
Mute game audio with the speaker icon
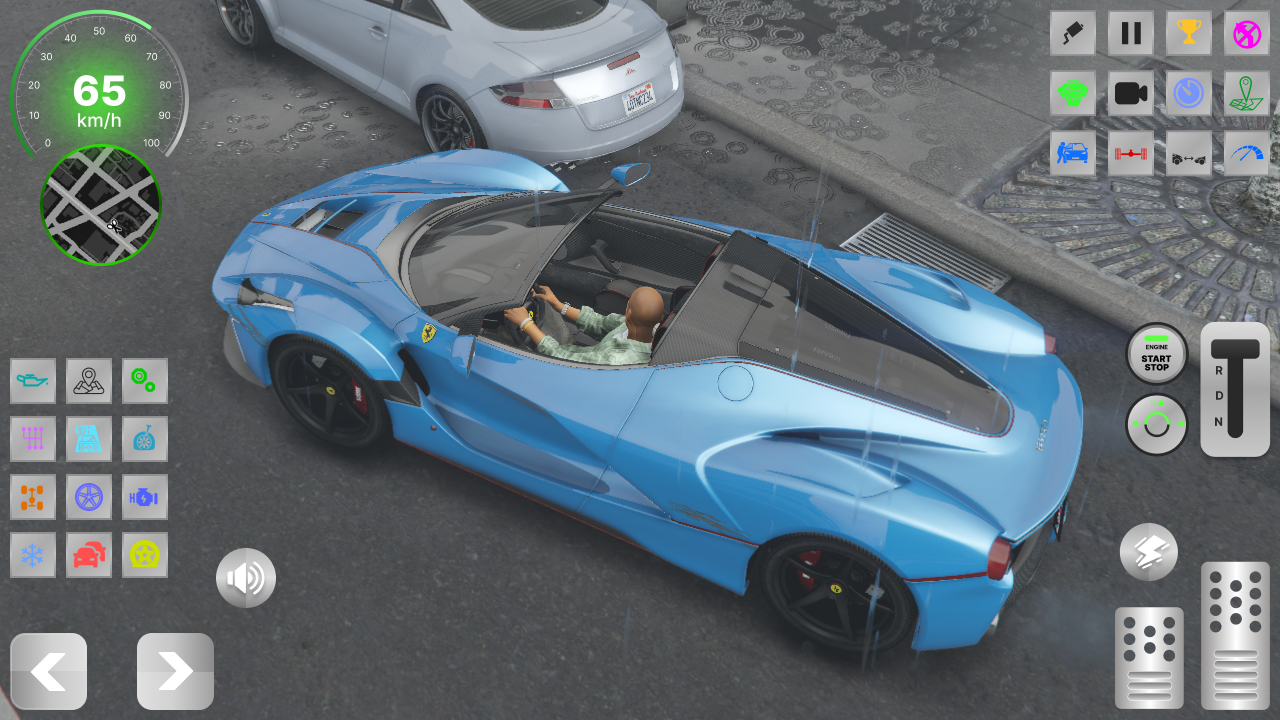click(x=246, y=577)
